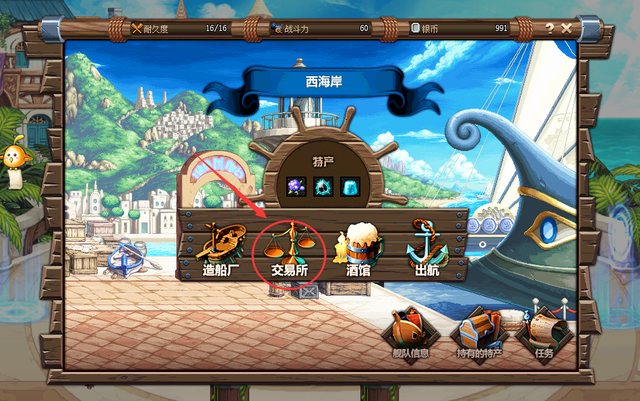Click the question mark help button
Screen dimensions: 640x401
pos(549,28)
